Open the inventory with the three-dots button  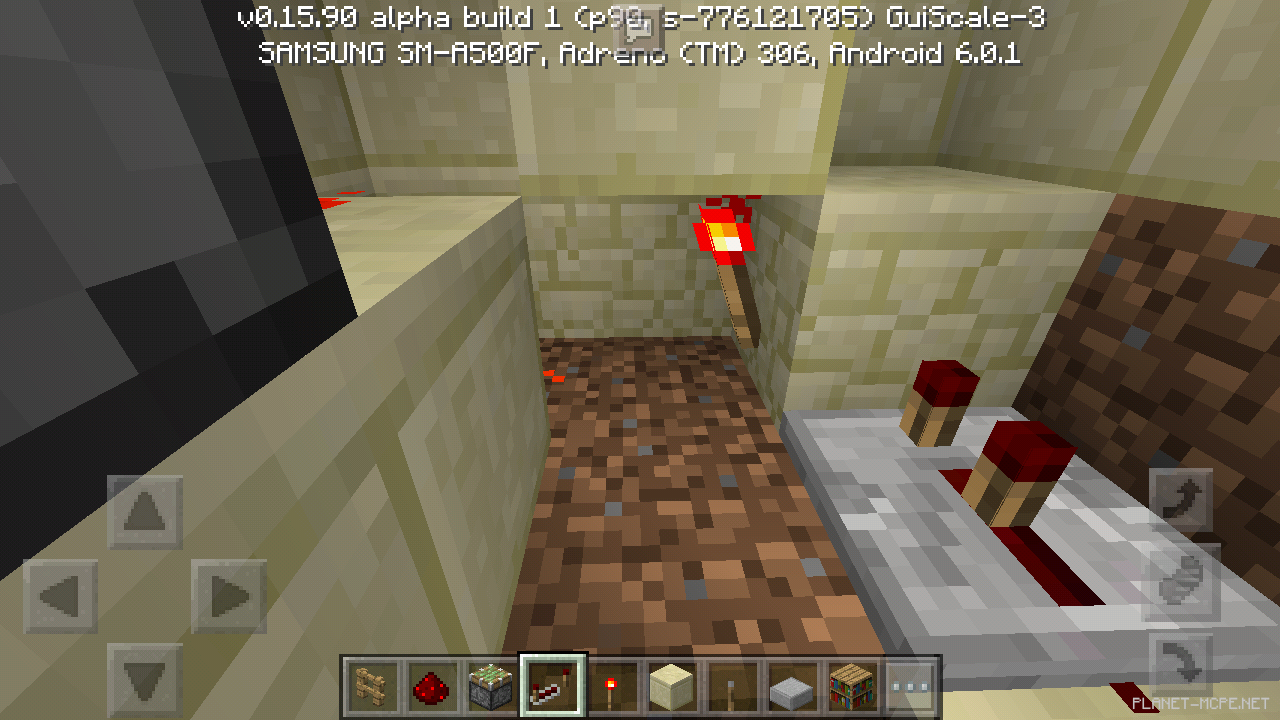tap(910, 686)
